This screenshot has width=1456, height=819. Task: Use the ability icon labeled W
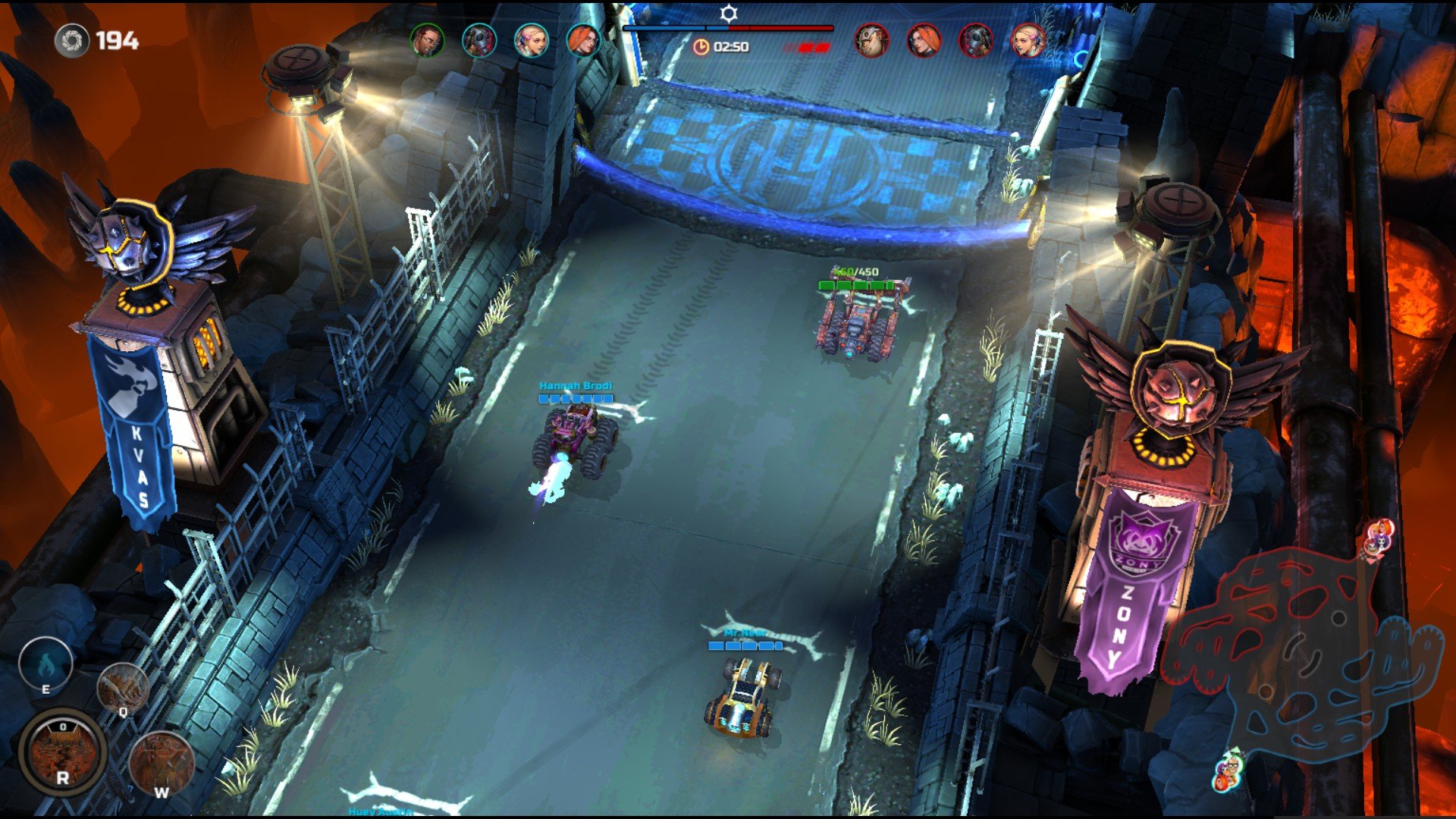(162, 762)
